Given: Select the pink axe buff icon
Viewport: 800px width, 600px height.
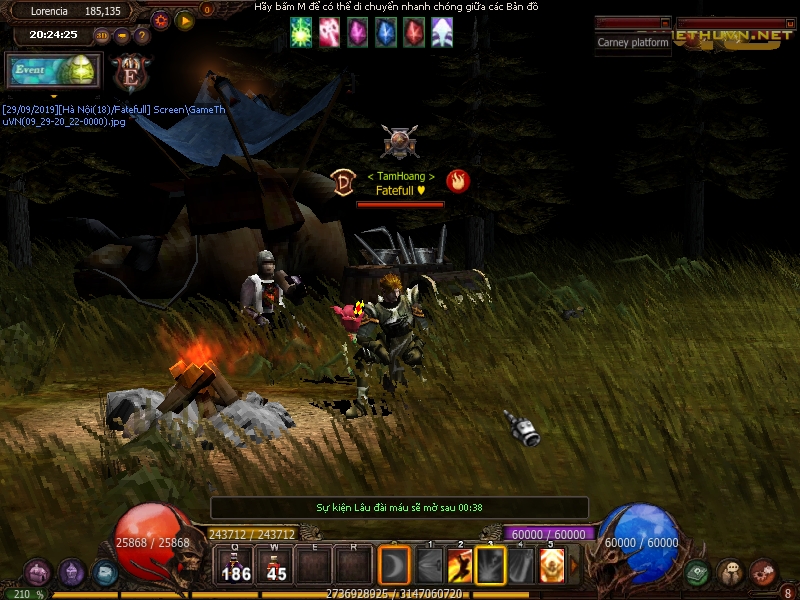Looking at the screenshot, I should click(x=329, y=33).
